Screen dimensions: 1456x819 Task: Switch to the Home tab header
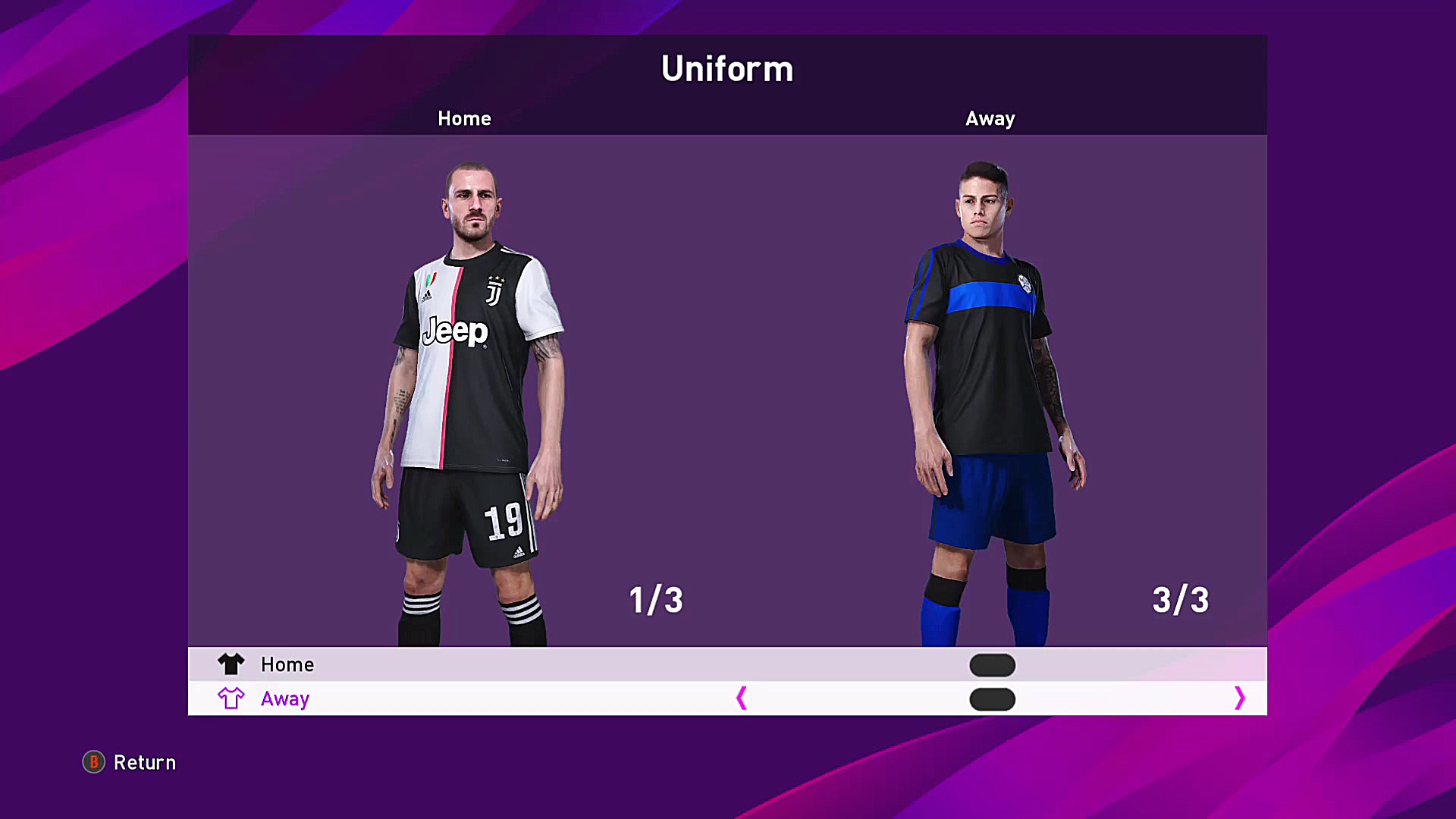click(x=463, y=118)
